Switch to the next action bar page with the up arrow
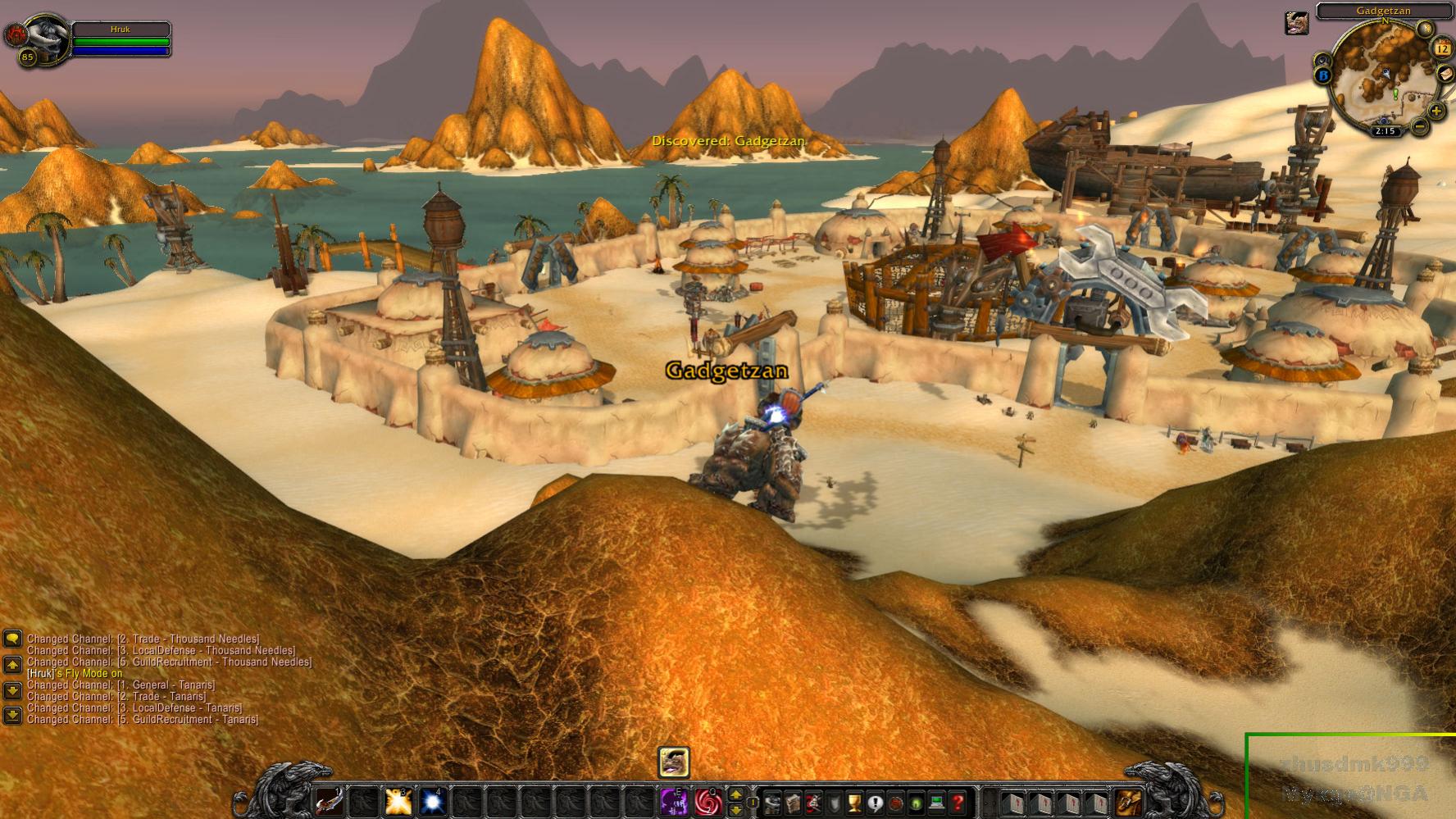The height and width of the screenshot is (819, 1456). point(736,794)
